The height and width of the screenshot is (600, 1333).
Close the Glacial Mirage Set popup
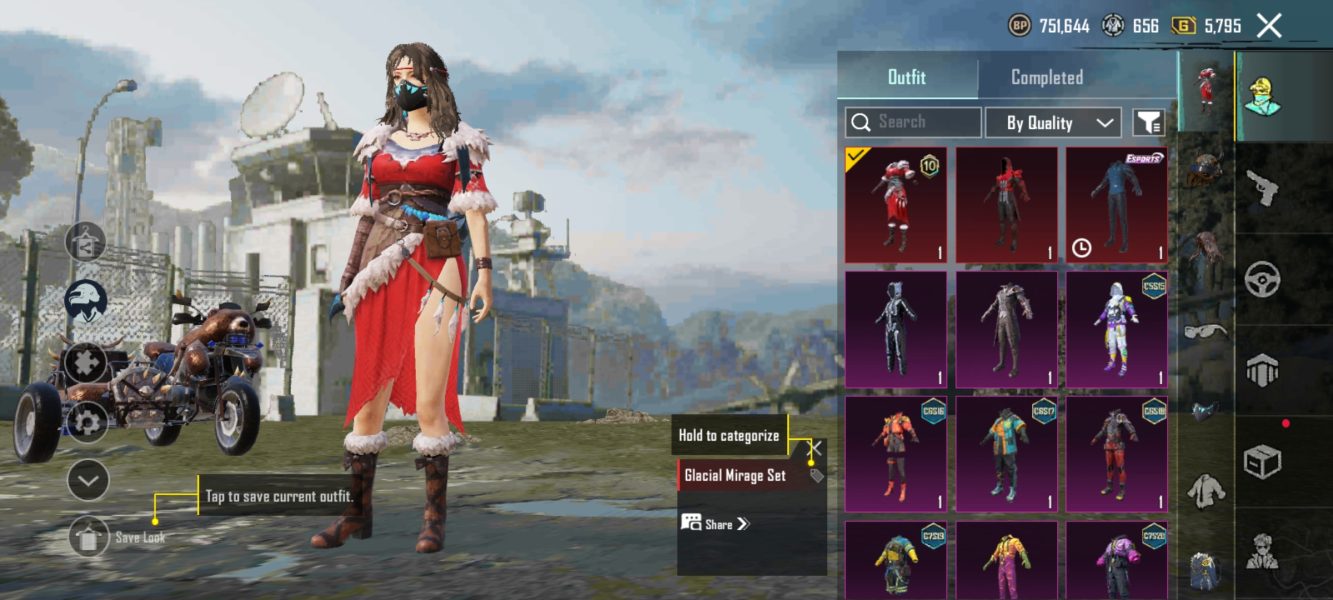point(816,449)
